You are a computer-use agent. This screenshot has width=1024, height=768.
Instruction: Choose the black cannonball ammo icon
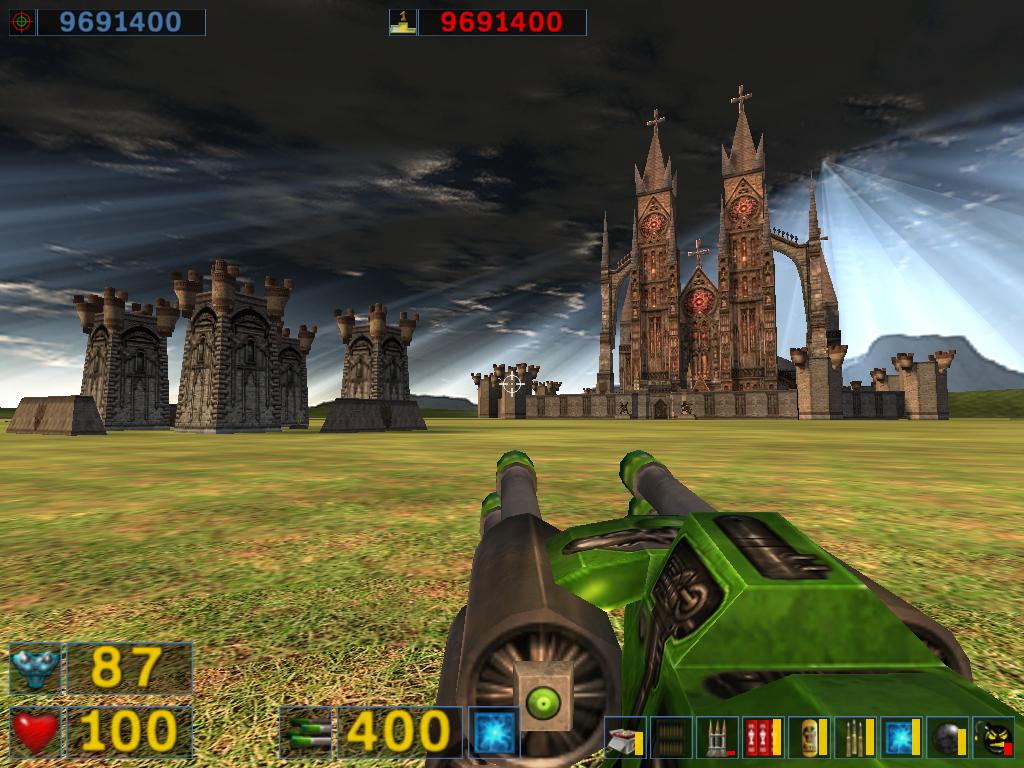click(x=946, y=739)
